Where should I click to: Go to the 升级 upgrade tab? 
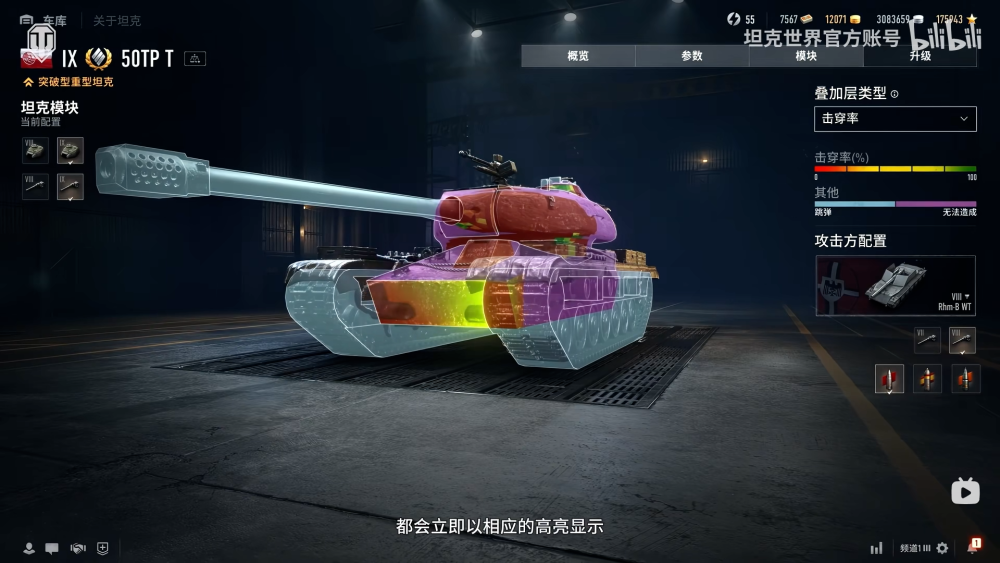tap(920, 56)
